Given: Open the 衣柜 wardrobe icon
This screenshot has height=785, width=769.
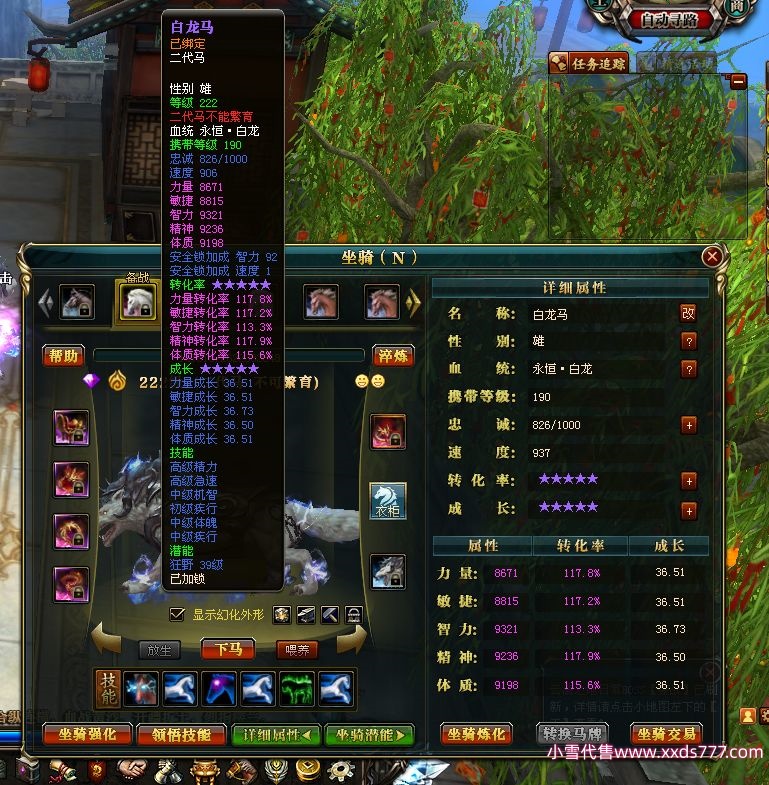Looking at the screenshot, I should (x=388, y=501).
